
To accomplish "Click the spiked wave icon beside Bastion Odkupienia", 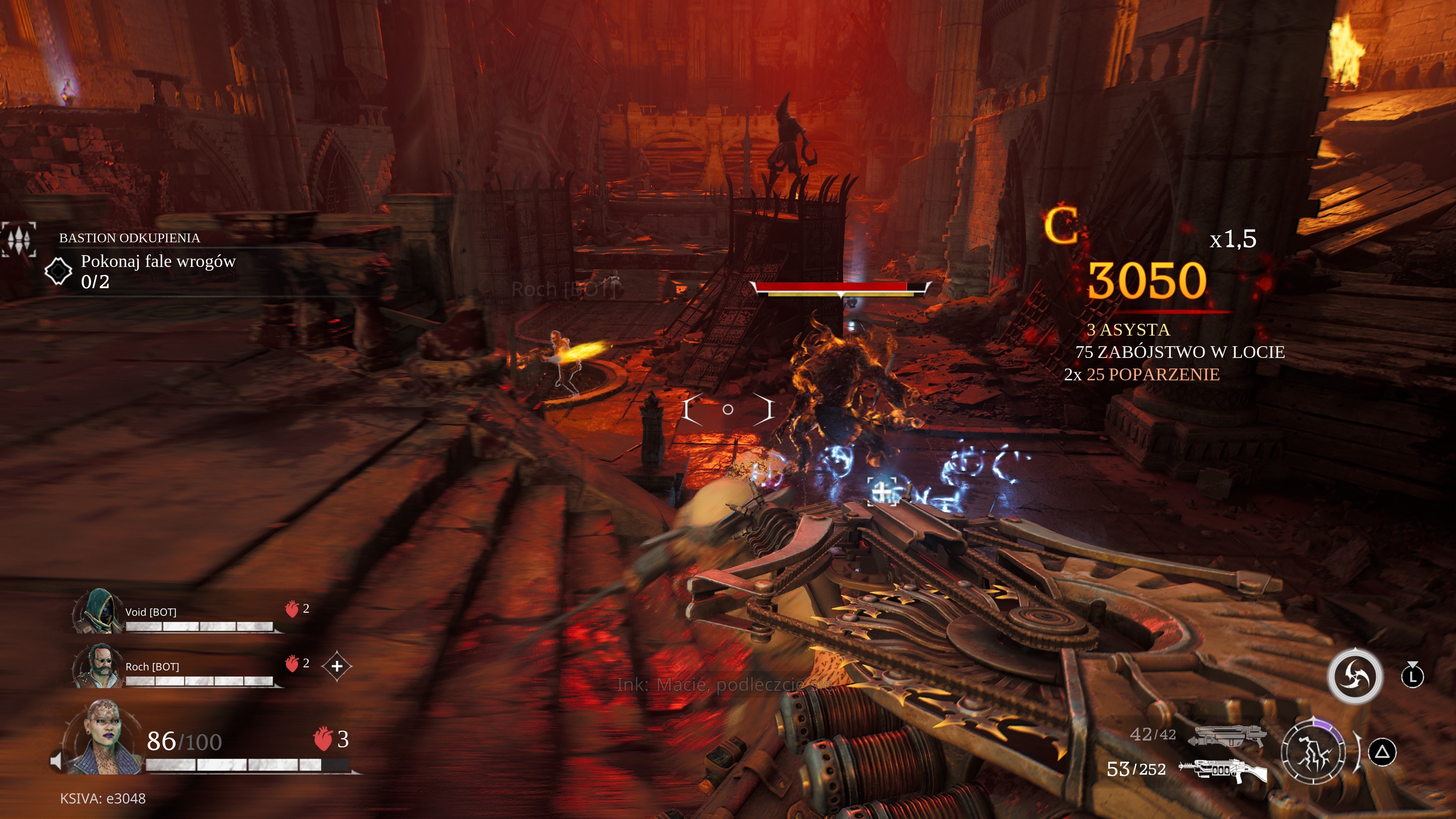I will [x=19, y=239].
